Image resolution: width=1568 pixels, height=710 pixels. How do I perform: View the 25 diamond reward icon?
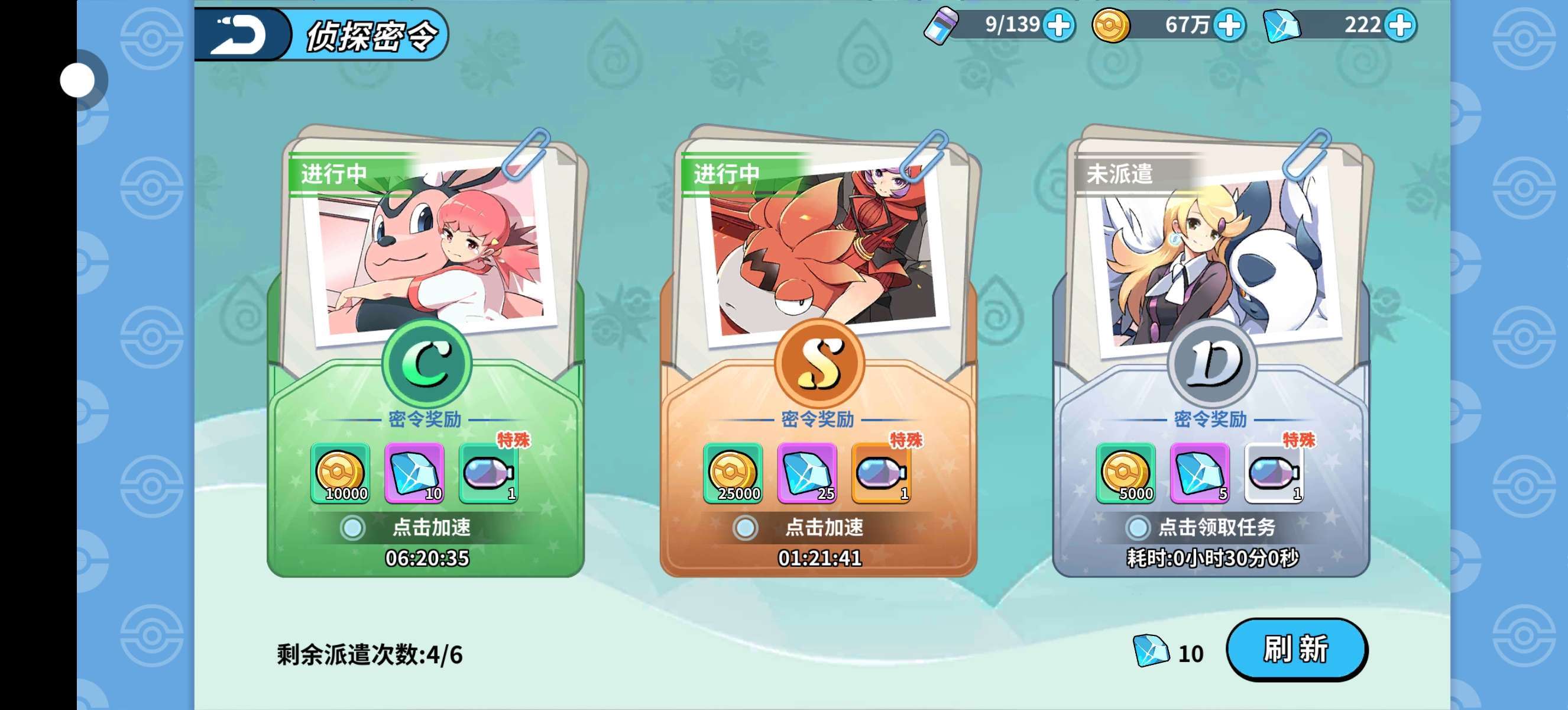(x=807, y=474)
